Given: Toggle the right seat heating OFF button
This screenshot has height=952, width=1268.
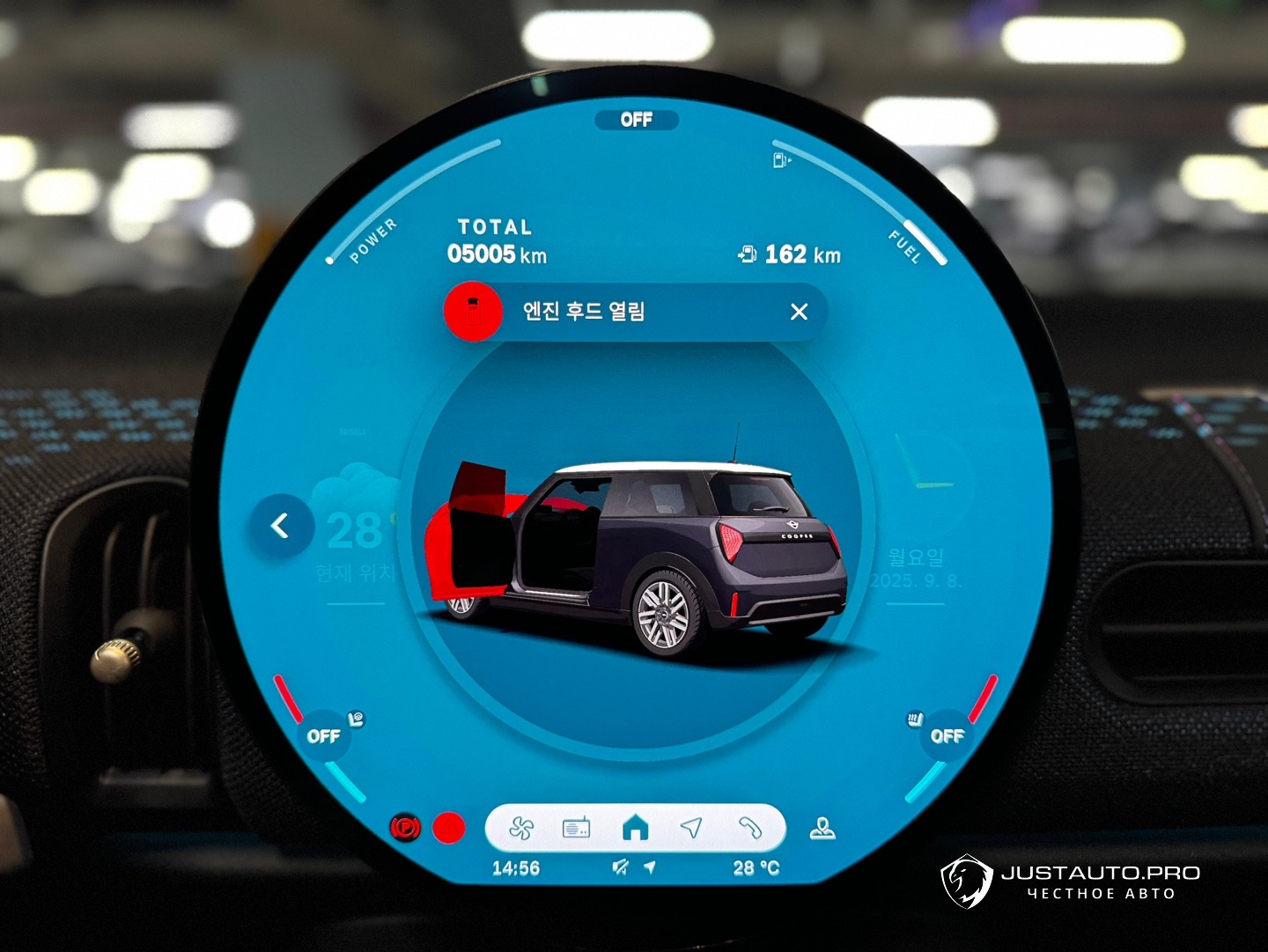Looking at the screenshot, I should tap(947, 735).
